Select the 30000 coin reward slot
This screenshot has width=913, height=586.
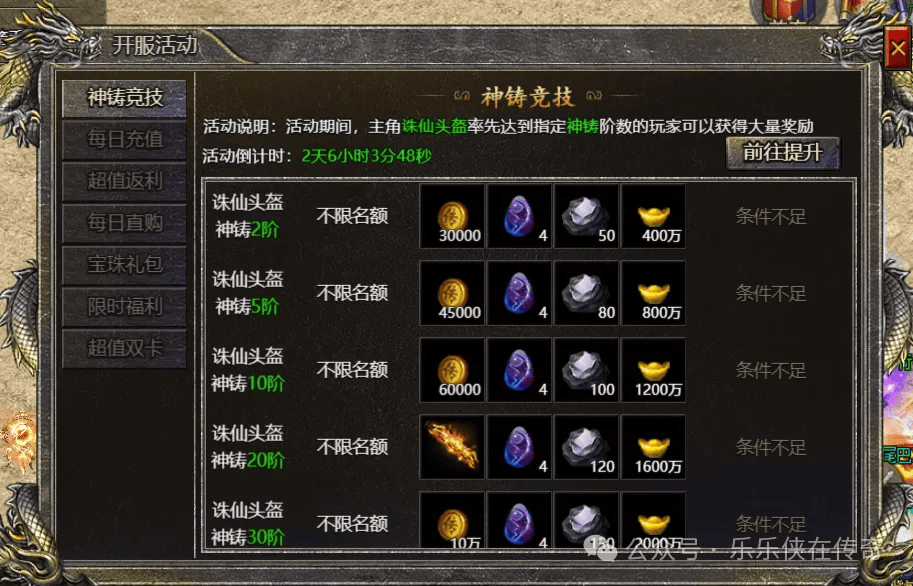452,217
